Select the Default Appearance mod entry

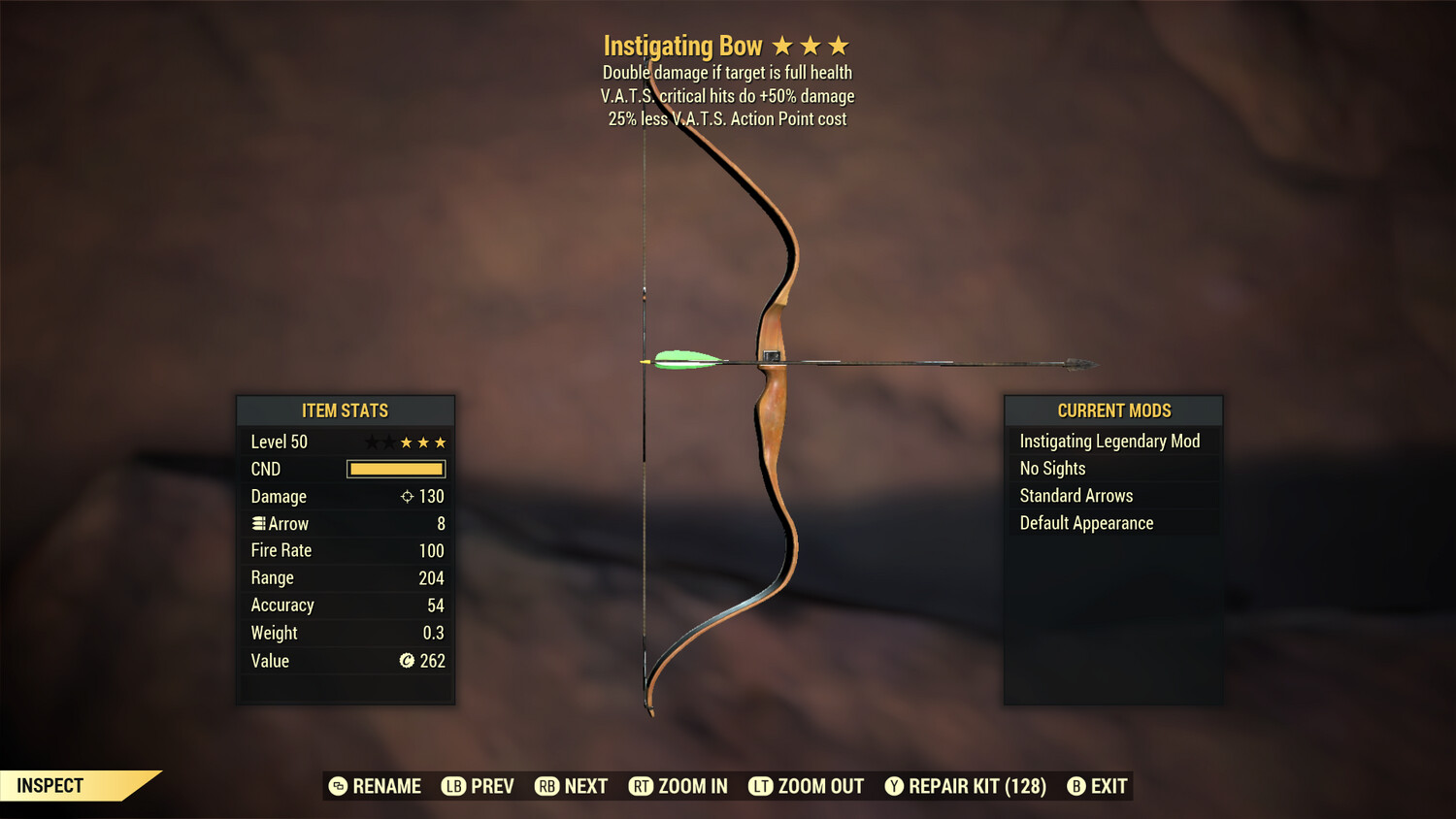(x=1085, y=522)
